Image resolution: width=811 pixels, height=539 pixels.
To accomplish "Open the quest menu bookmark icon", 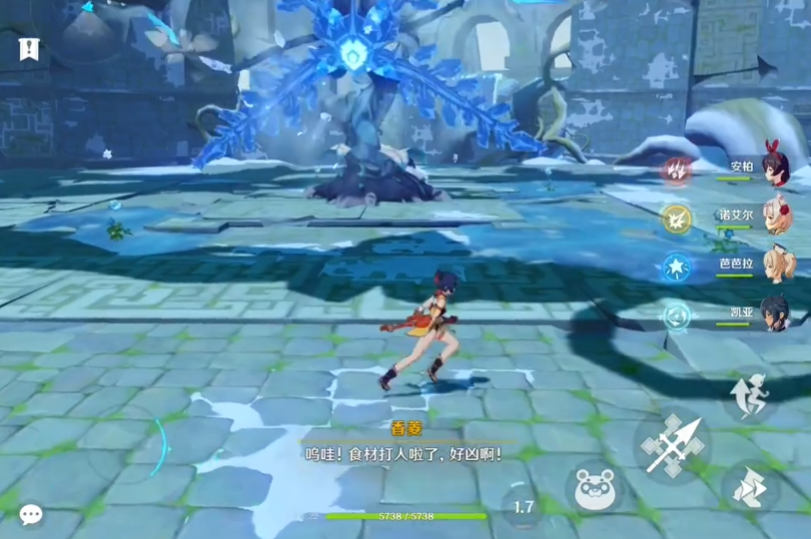I will click(x=29, y=48).
